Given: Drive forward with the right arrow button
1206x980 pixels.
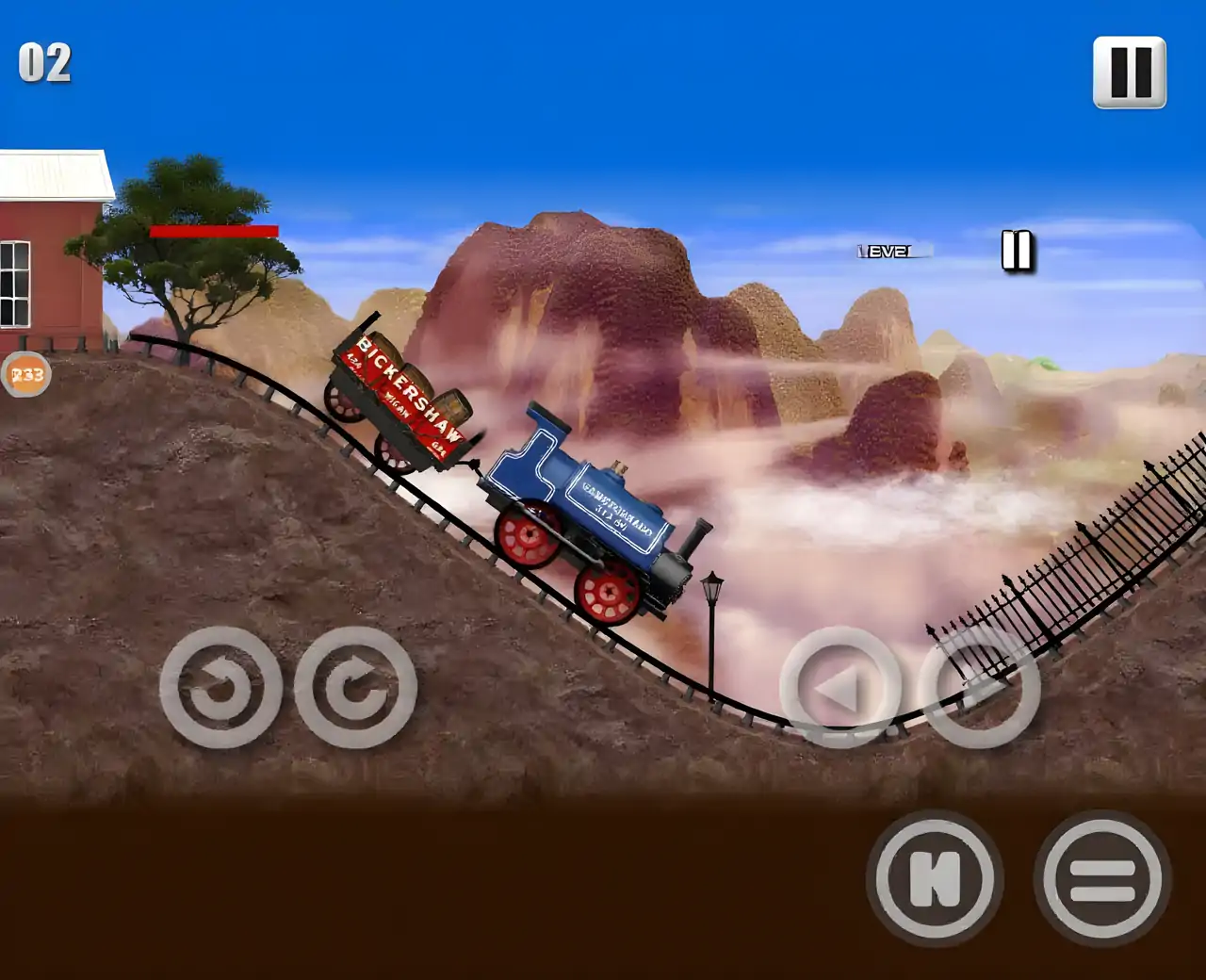Looking at the screenshot, I should [x=979, y=687].
